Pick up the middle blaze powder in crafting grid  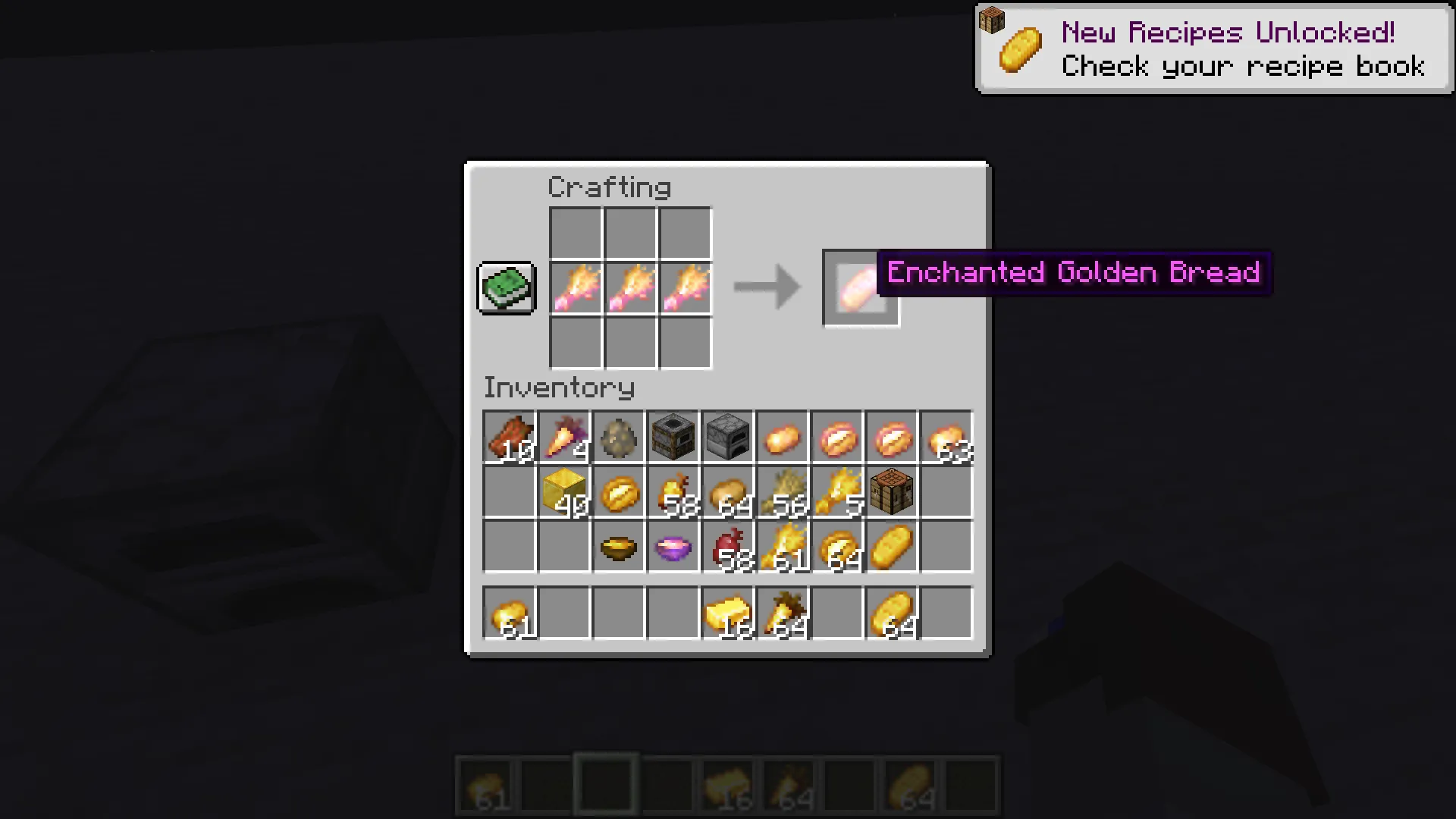pos(629,288)
